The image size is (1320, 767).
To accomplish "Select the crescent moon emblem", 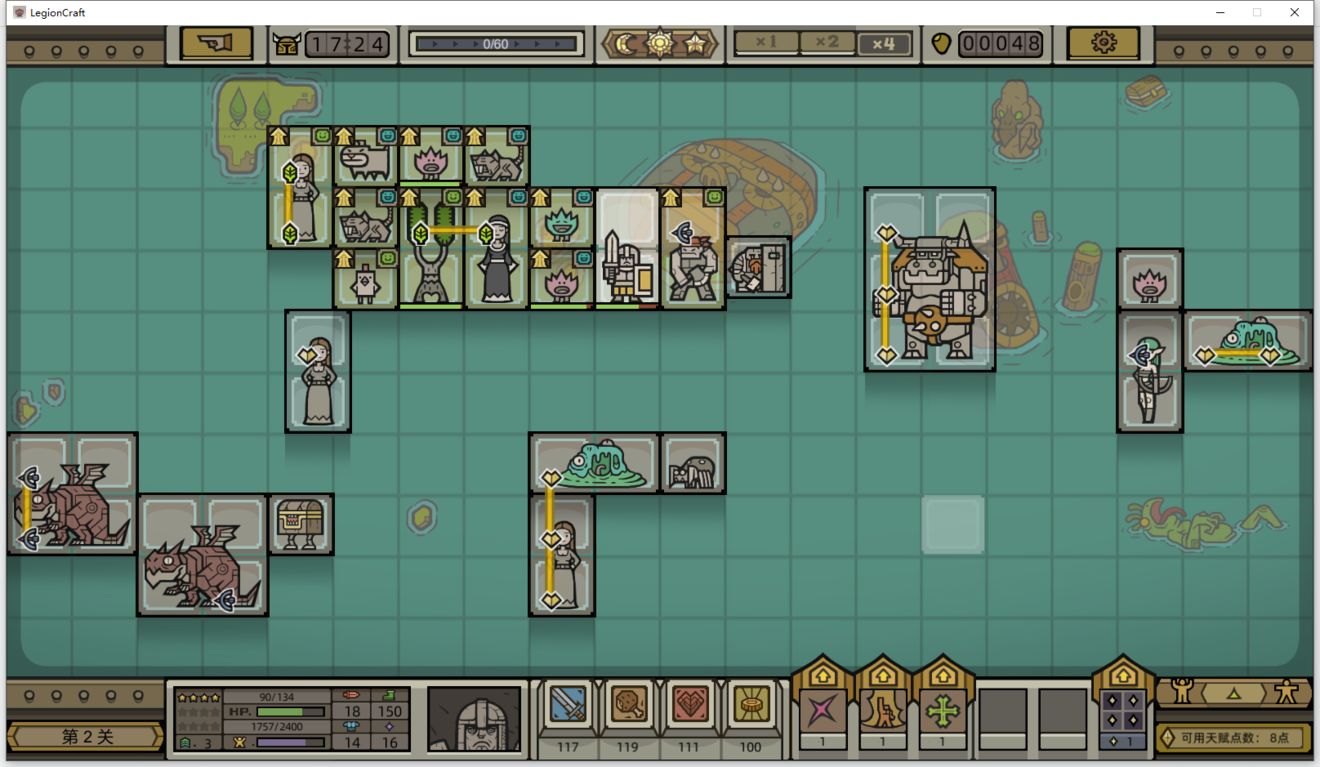I will click(x=626, y=44).
